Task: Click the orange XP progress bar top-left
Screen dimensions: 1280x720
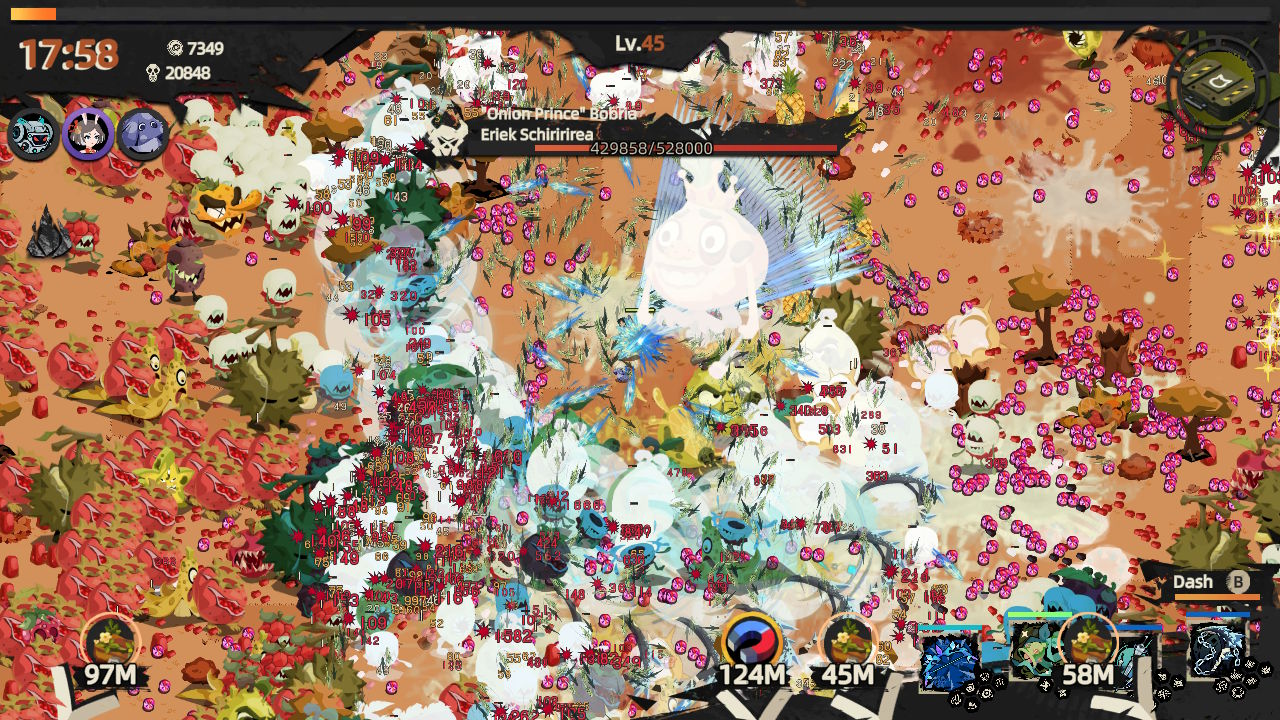Action: coord(35,13)
